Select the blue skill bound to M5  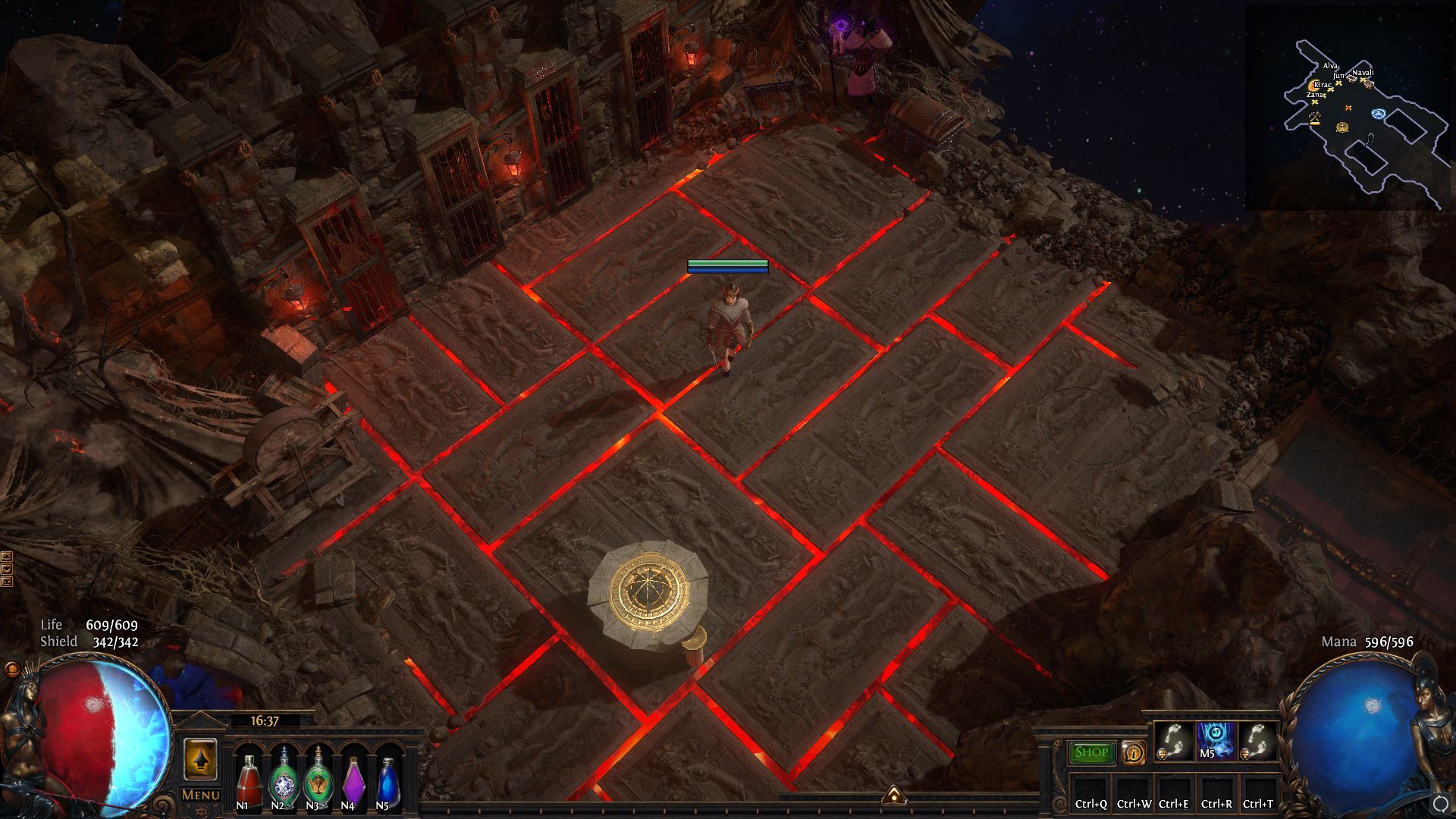[1216, 740]
